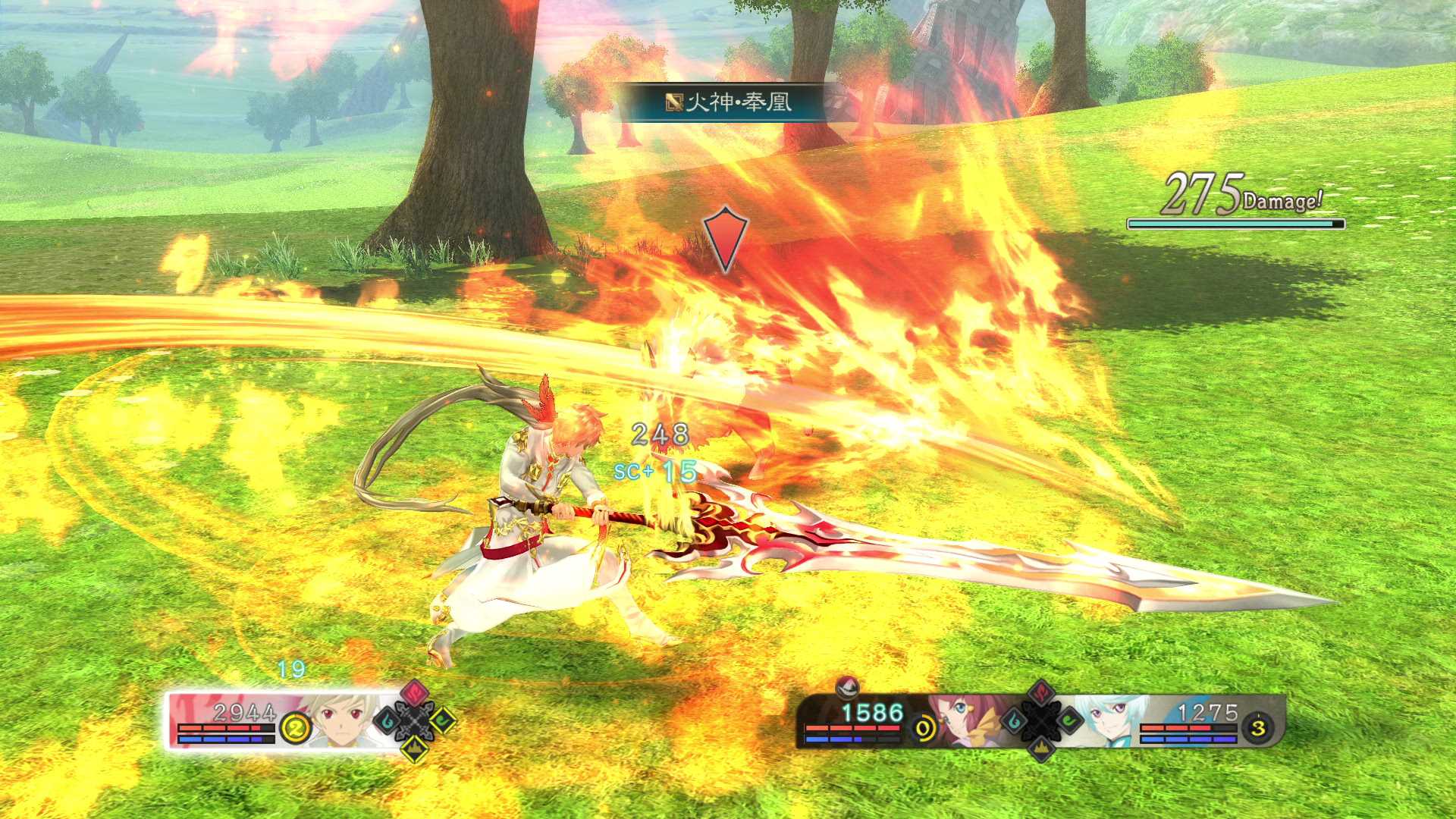Click the teal water element icon near Sorey's portrait
This screenshot has height=819, width=1456.
click(387, 719)
